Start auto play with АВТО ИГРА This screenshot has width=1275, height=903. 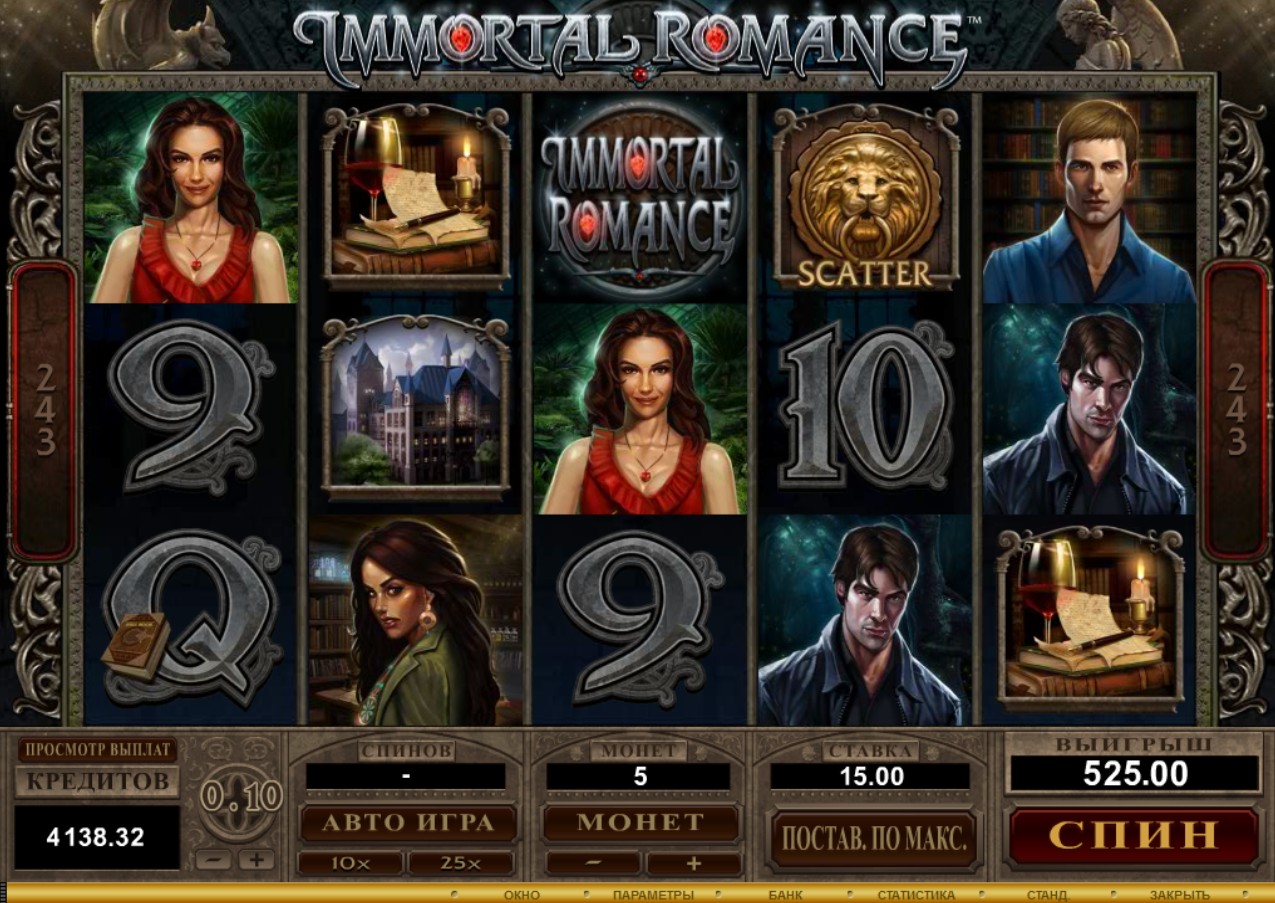click(x=408, y=823)
